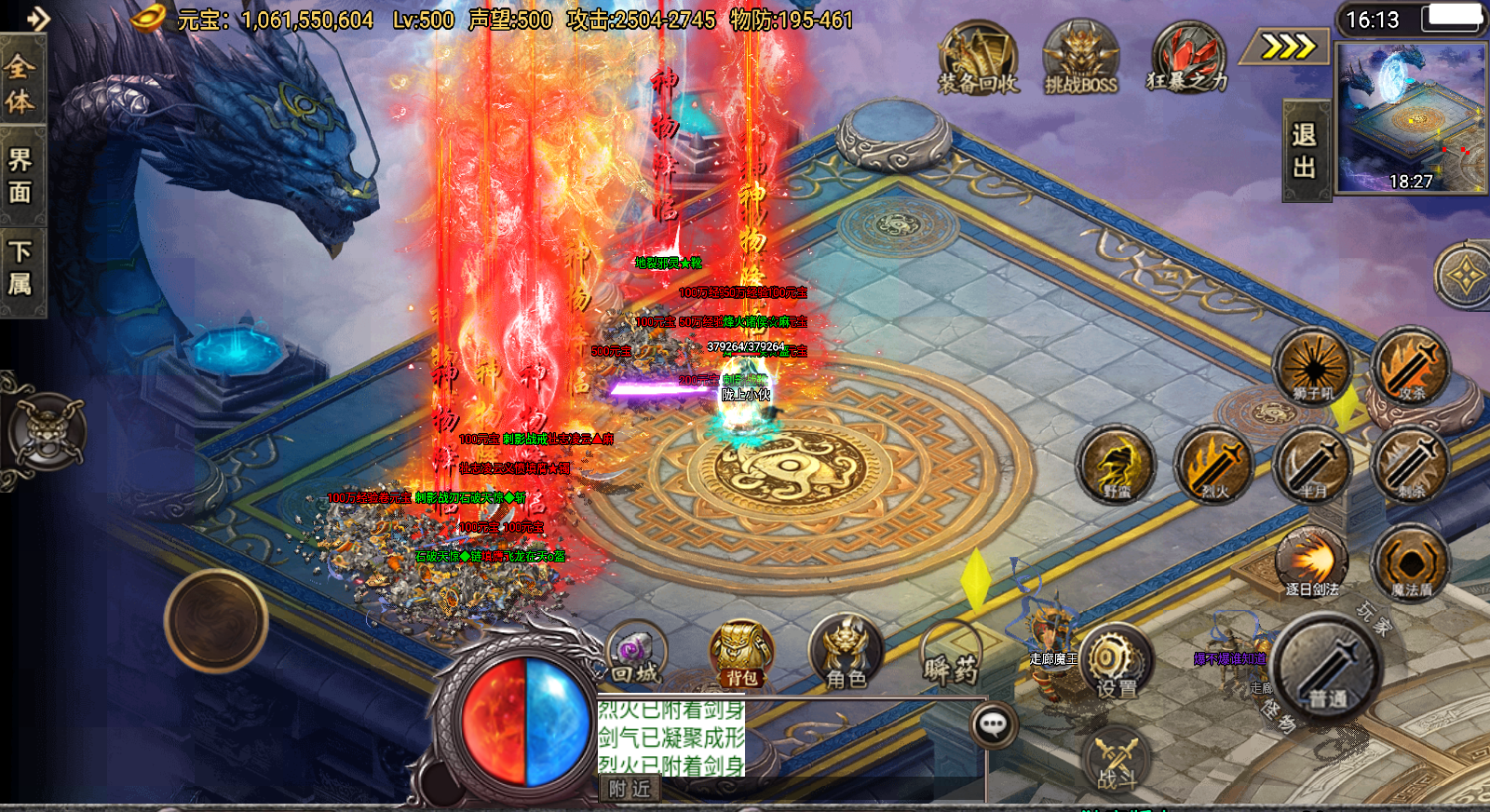Tap the 普通 normal attack button
This screenshot has width=1490, height=812.
click(1326, 667)
